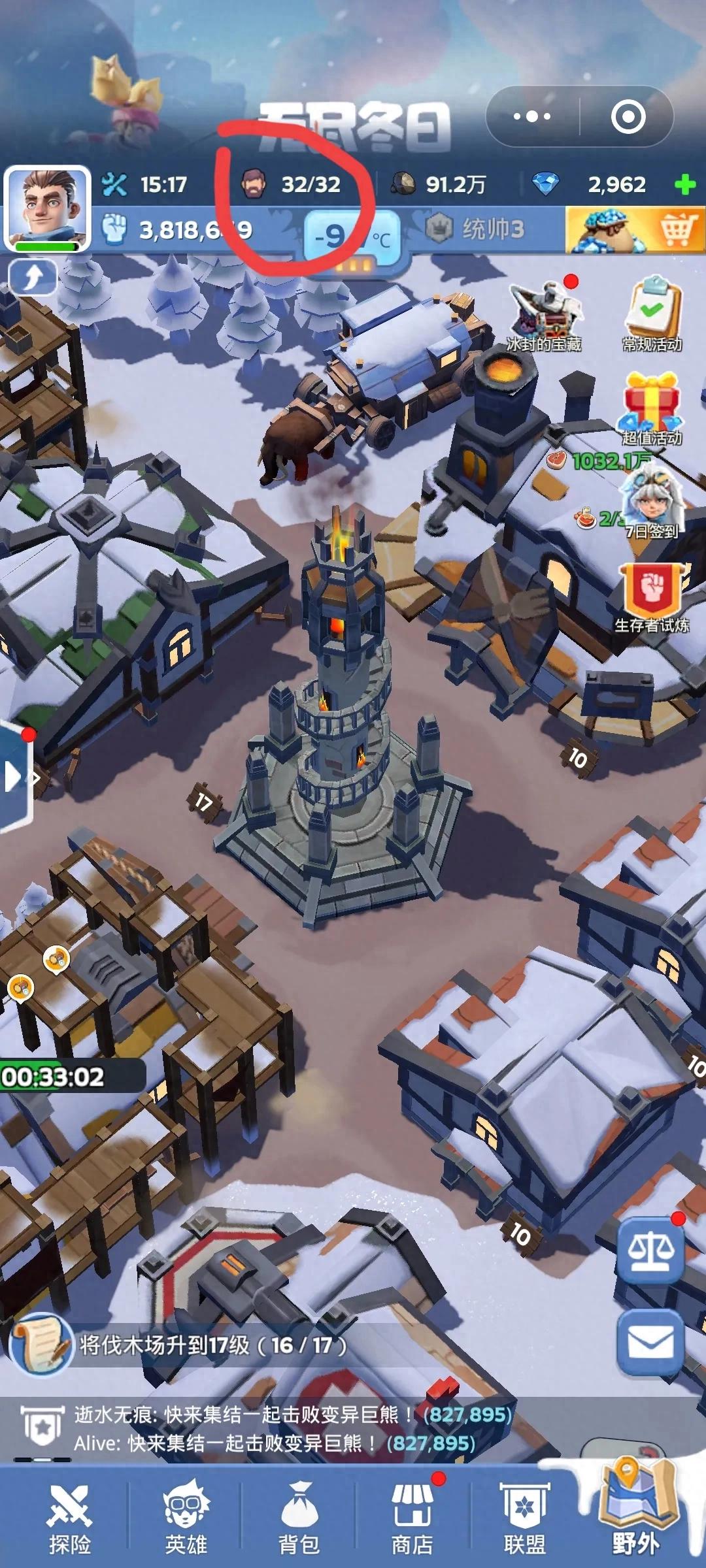Tap the upward arrow button under avatar
The width and height of the screenshot is (706, 1568).
(33, 277)
